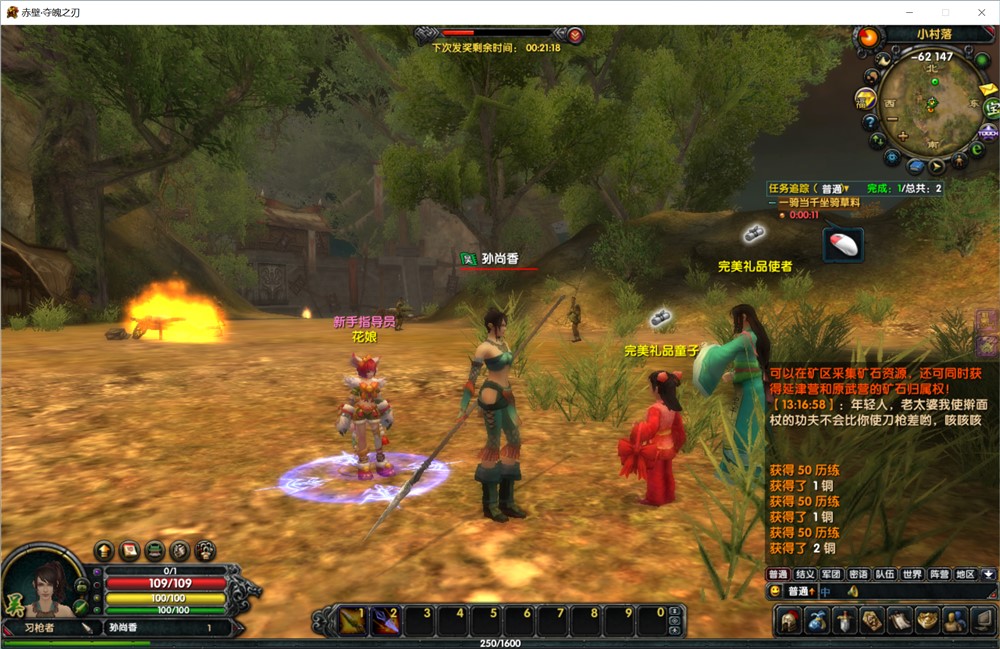Switch to the 世界 chat channel tab

click(911, 574)
